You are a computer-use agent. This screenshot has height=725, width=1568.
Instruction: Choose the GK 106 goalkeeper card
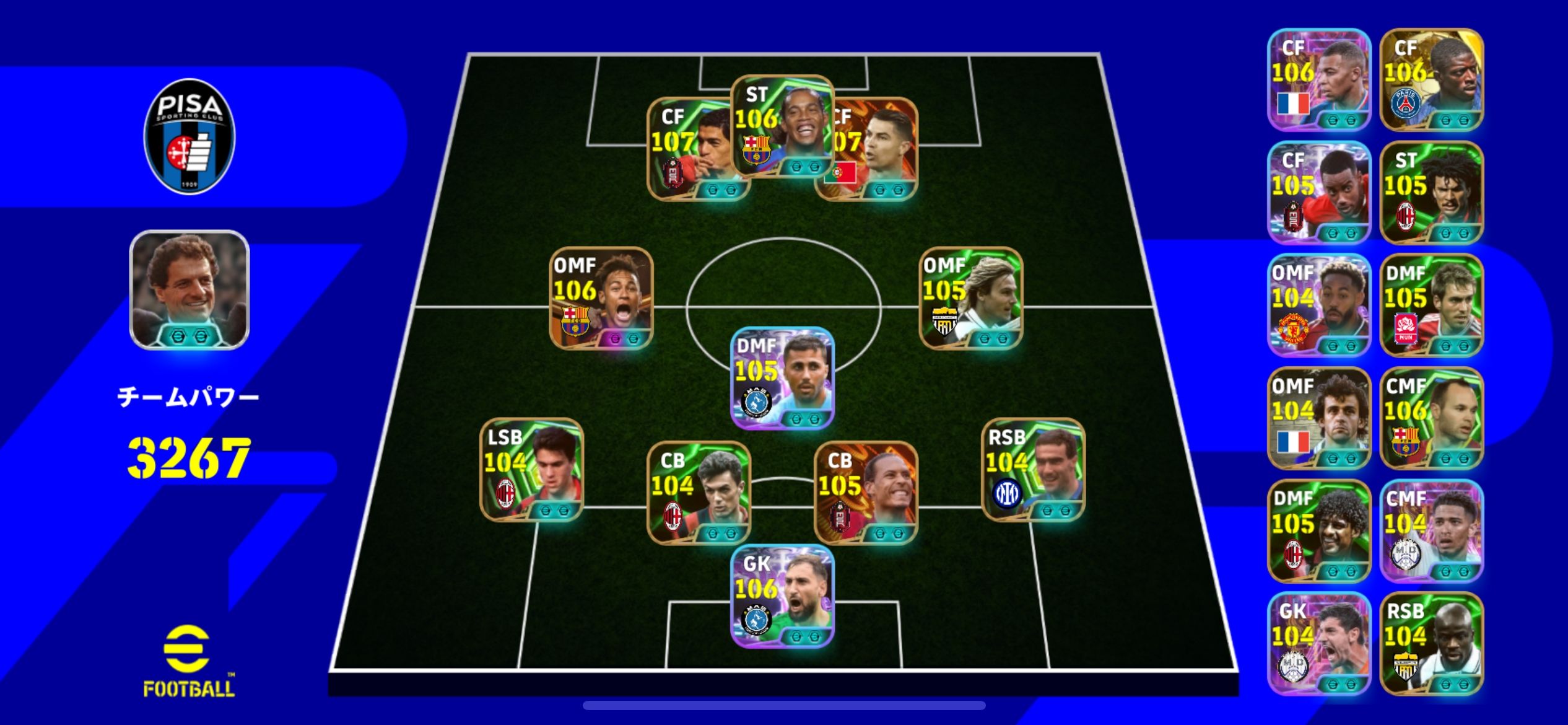[782, 596]
